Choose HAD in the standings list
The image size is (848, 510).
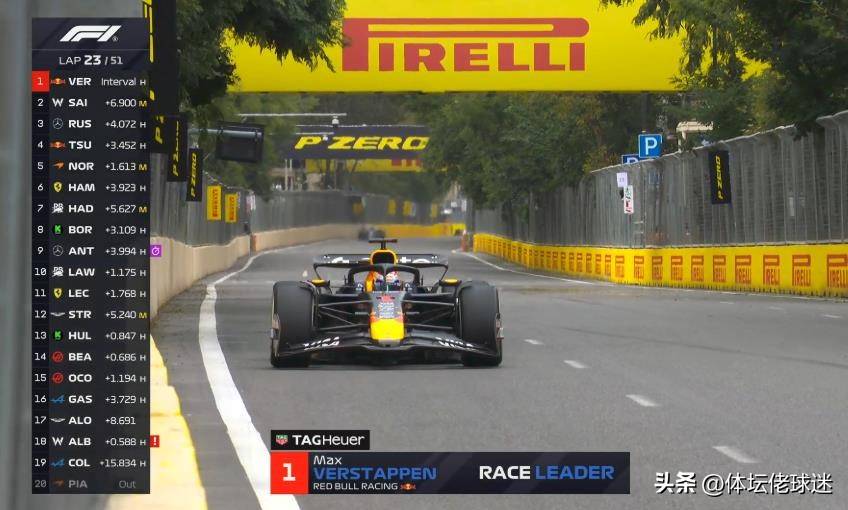click(x=90, y=208)
